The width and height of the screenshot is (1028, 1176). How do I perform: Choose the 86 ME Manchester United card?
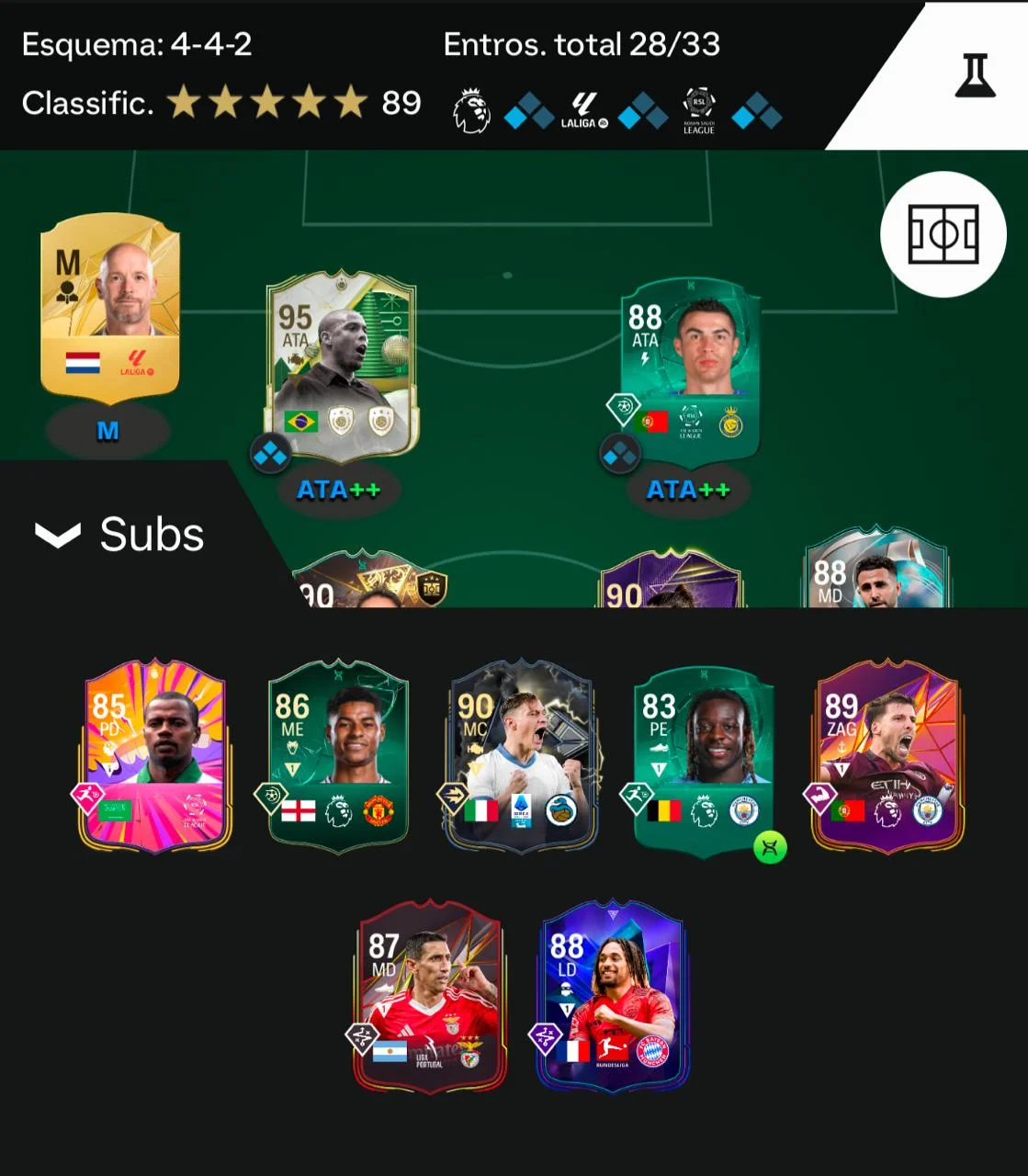coord(337,755)
